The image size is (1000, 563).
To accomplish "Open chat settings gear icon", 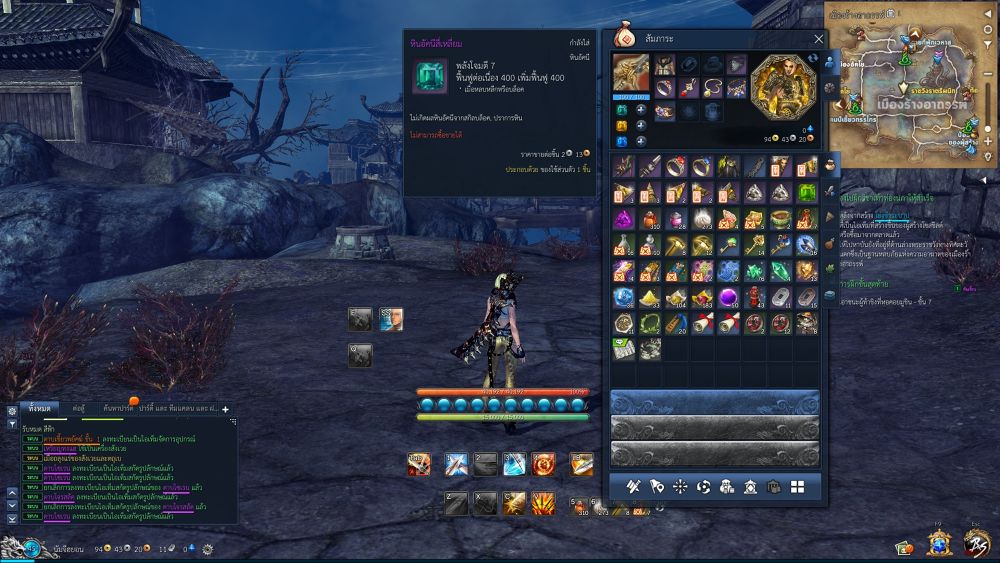I will point(207,549).
